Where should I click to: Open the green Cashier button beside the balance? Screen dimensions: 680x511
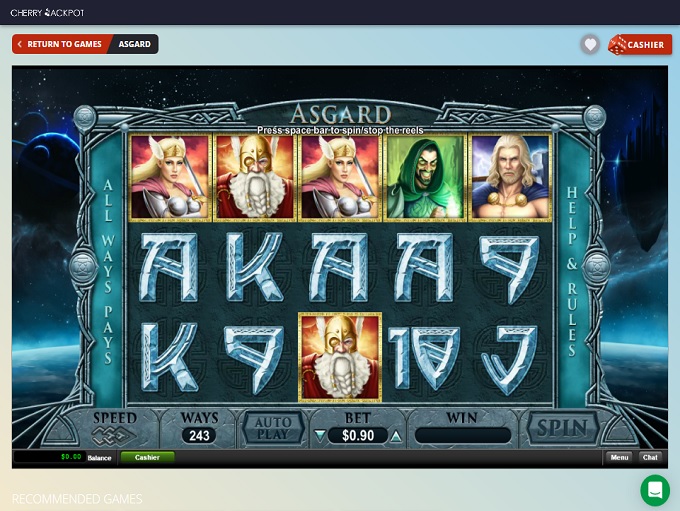[x=147, y=457]
